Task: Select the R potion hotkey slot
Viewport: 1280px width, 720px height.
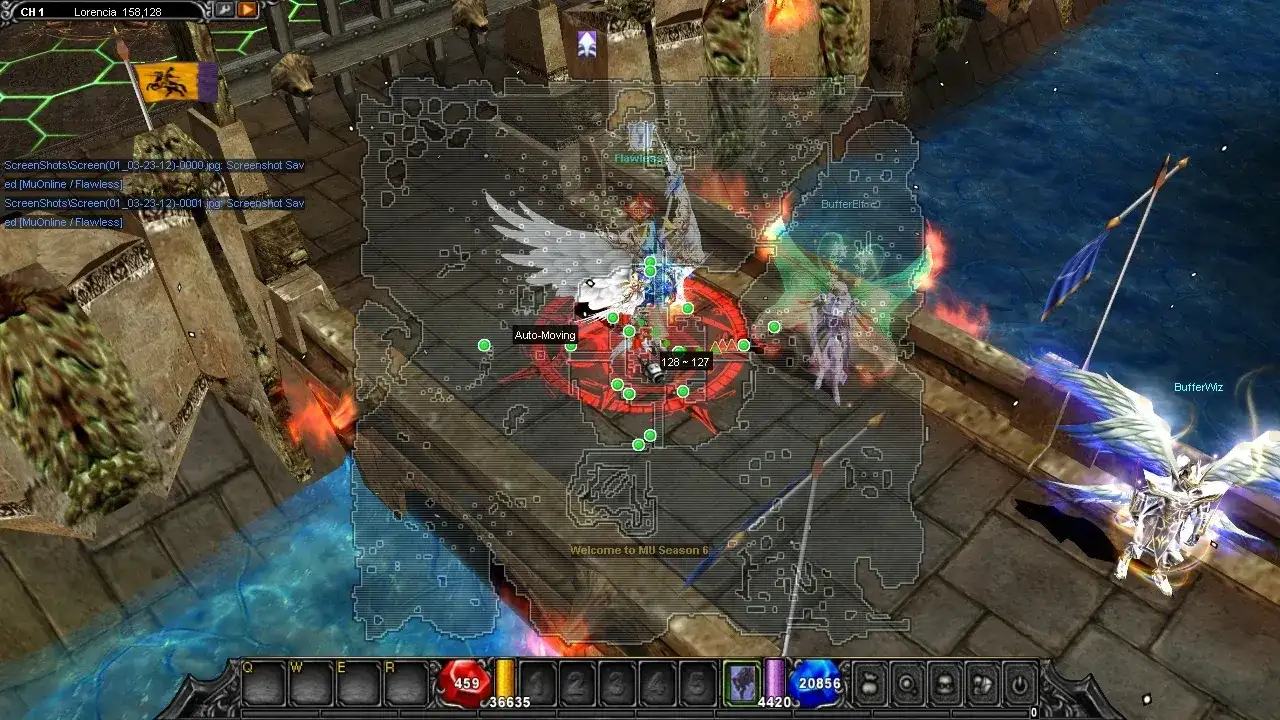Action: coord(406,683)
